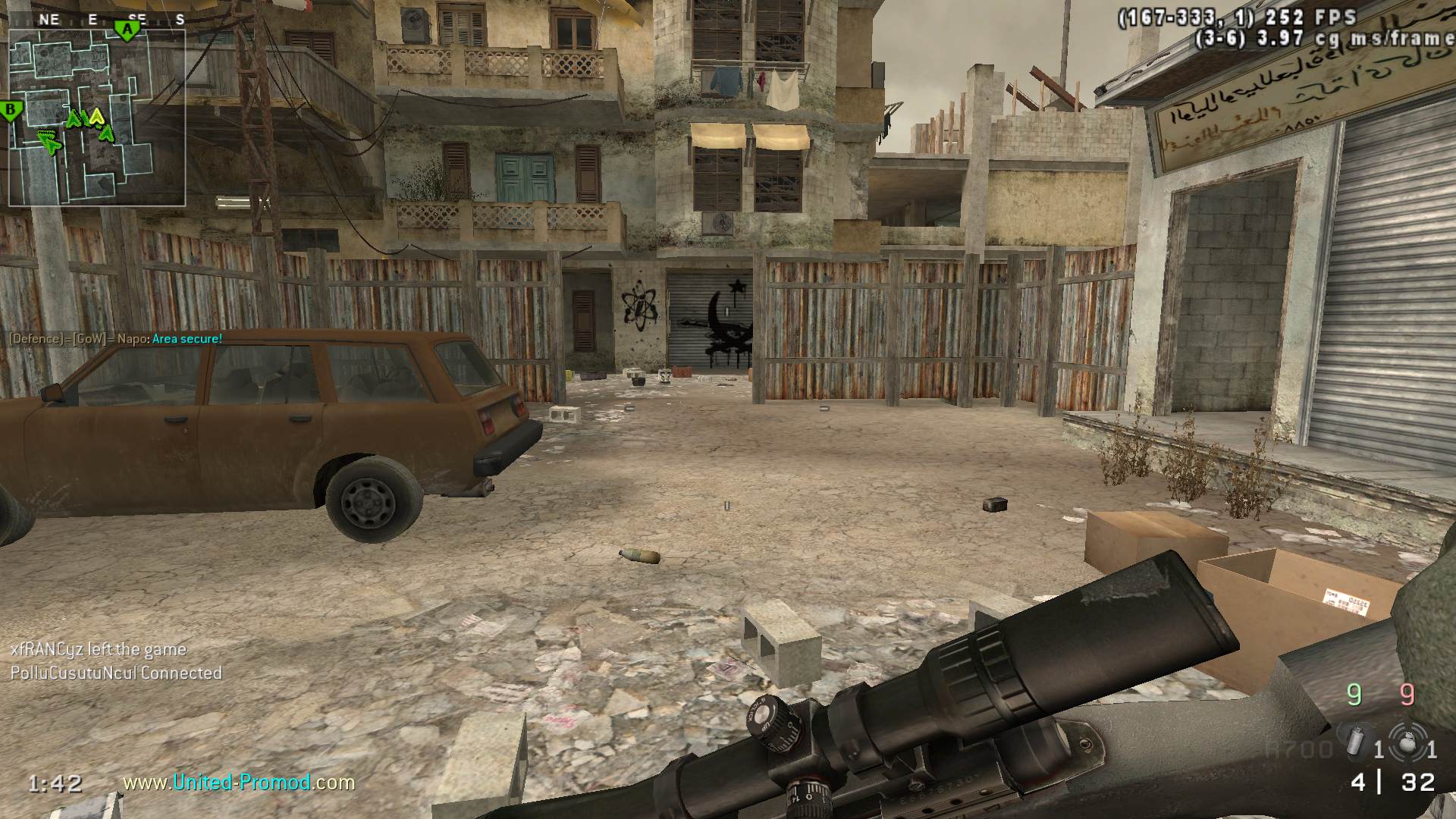Screen dimensions: 1456x819
Task: Select the A bomb site marker
Action: click(128, 30)
